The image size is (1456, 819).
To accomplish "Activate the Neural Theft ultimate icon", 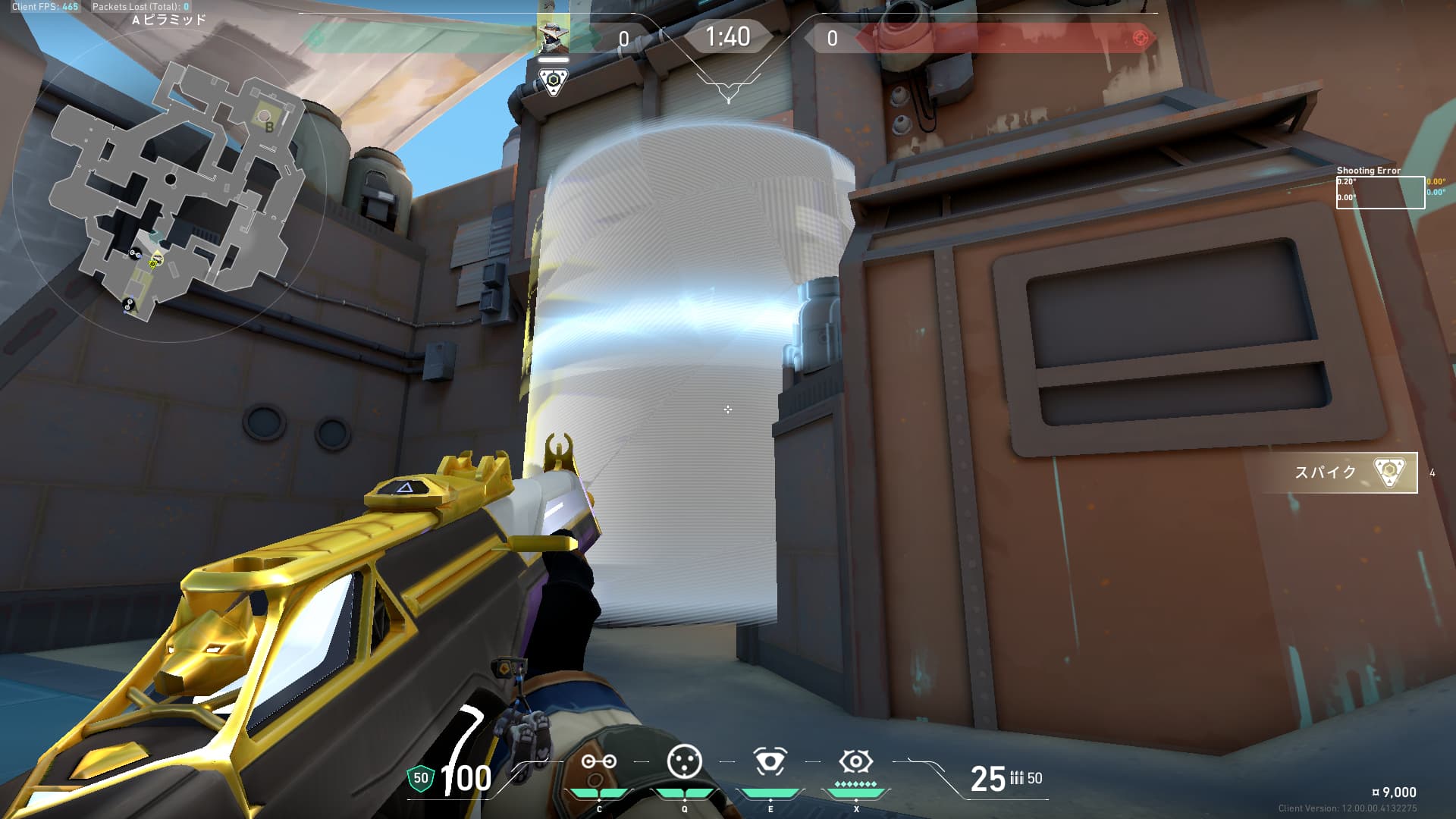I will pos(855,761).
